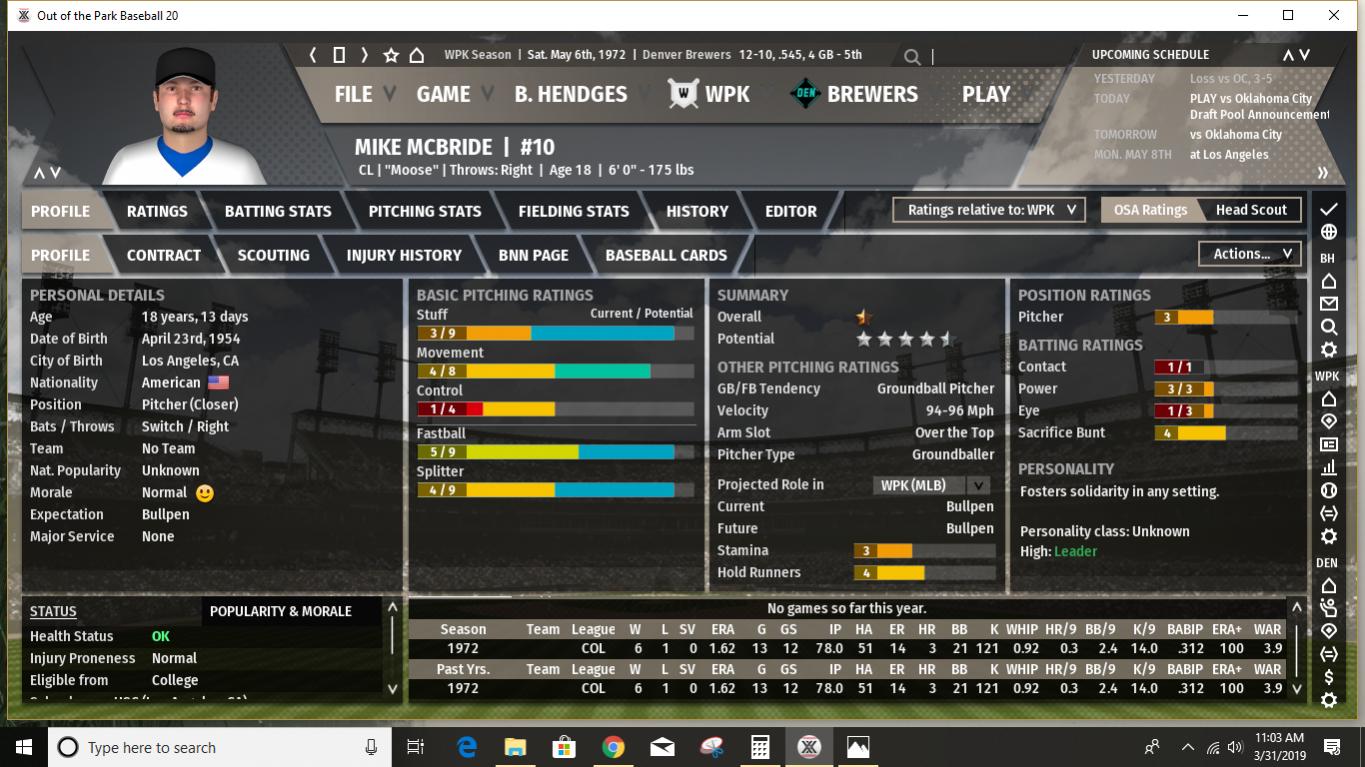The width and height of the screenshot is (1365, 767).
Task: Close the game window
Action: pos(1333,15)
